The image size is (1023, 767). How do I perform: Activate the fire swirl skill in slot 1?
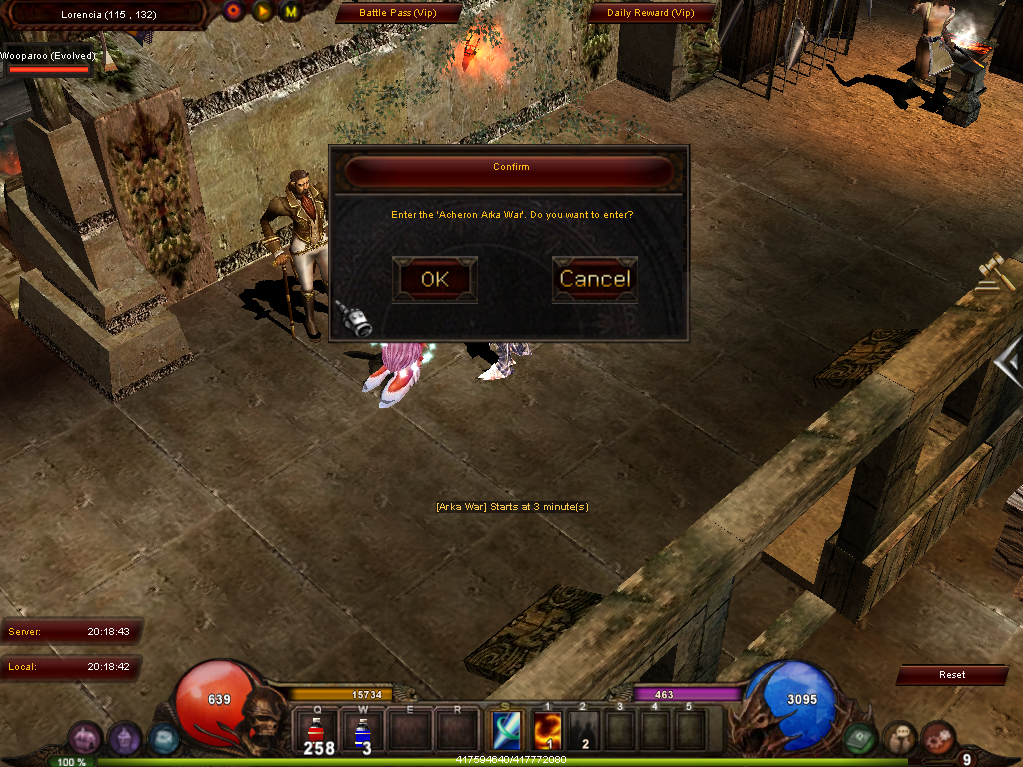pyautogui.click(x=546, y=731)
